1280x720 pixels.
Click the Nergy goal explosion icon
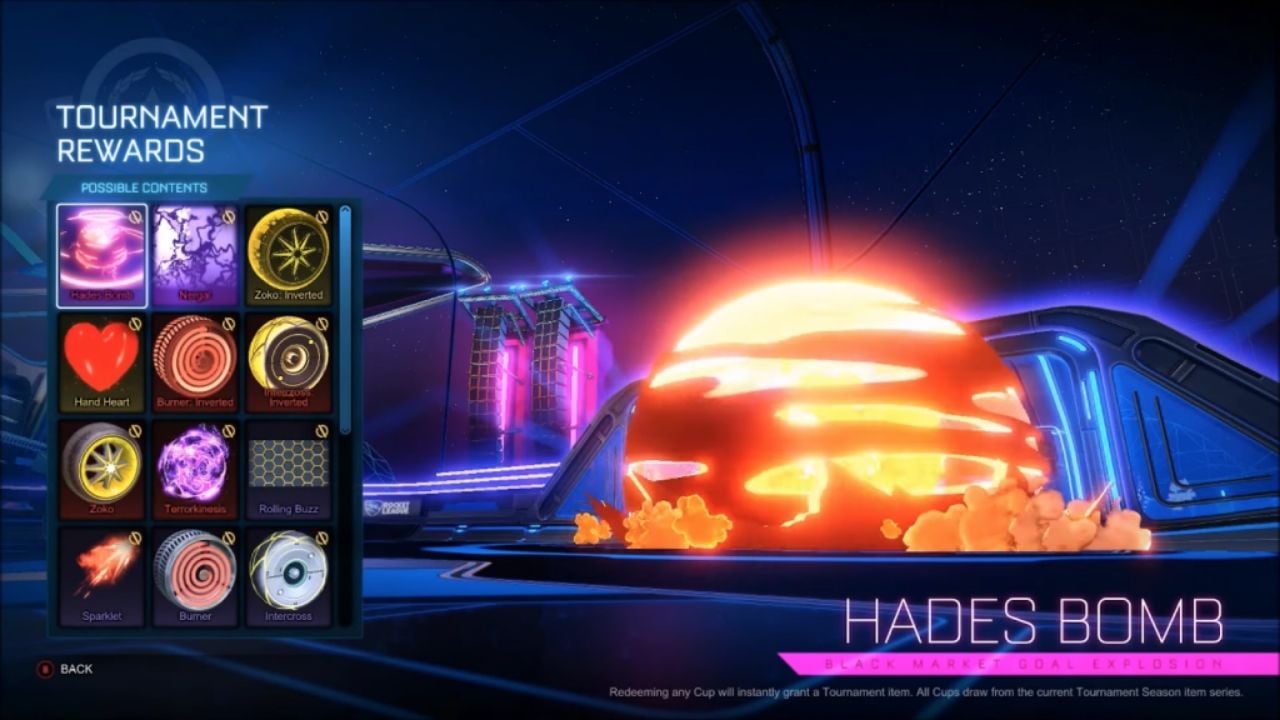[x=196, y=249]
